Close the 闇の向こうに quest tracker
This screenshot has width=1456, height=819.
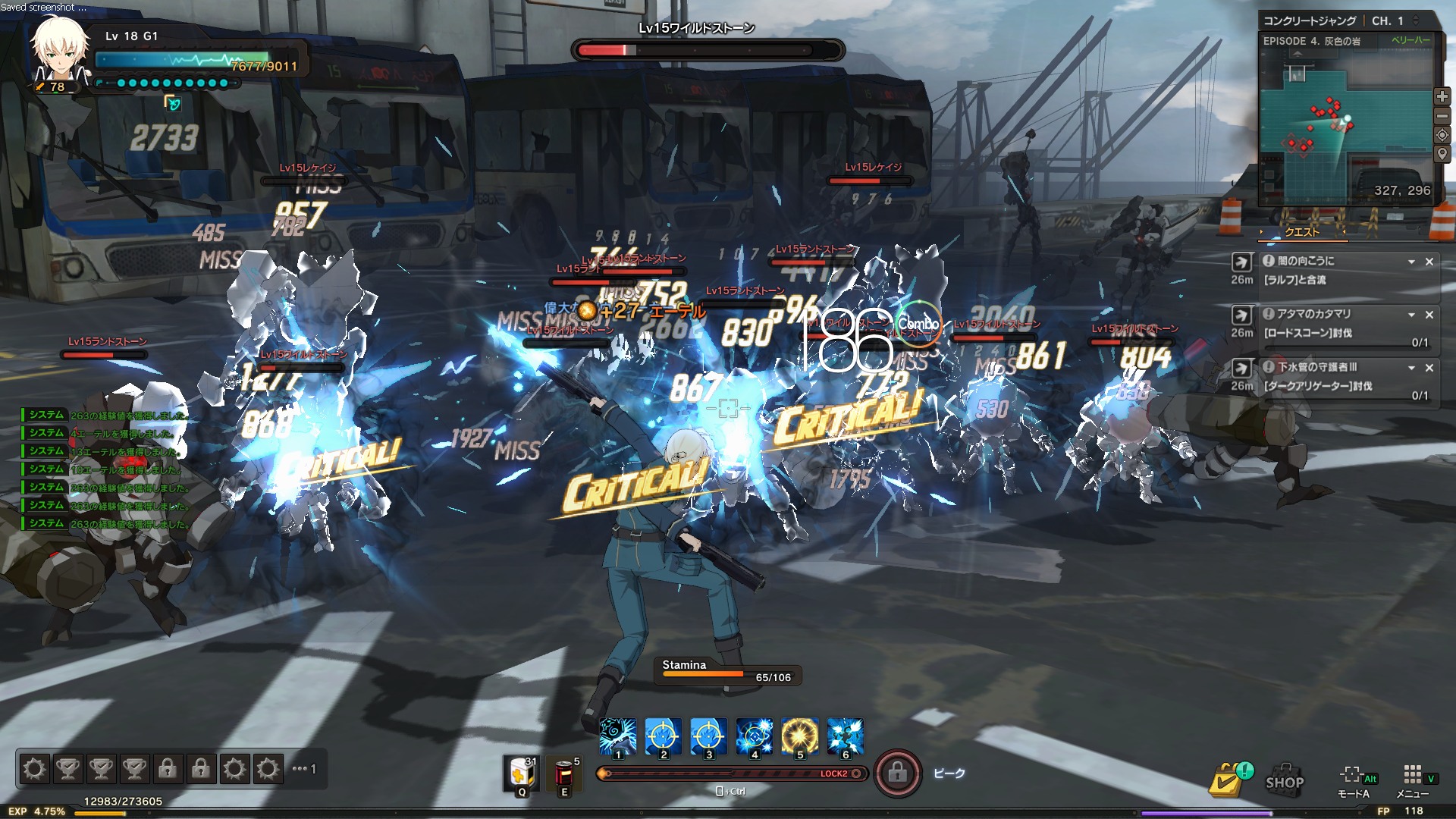click(x=1429, y=262)
